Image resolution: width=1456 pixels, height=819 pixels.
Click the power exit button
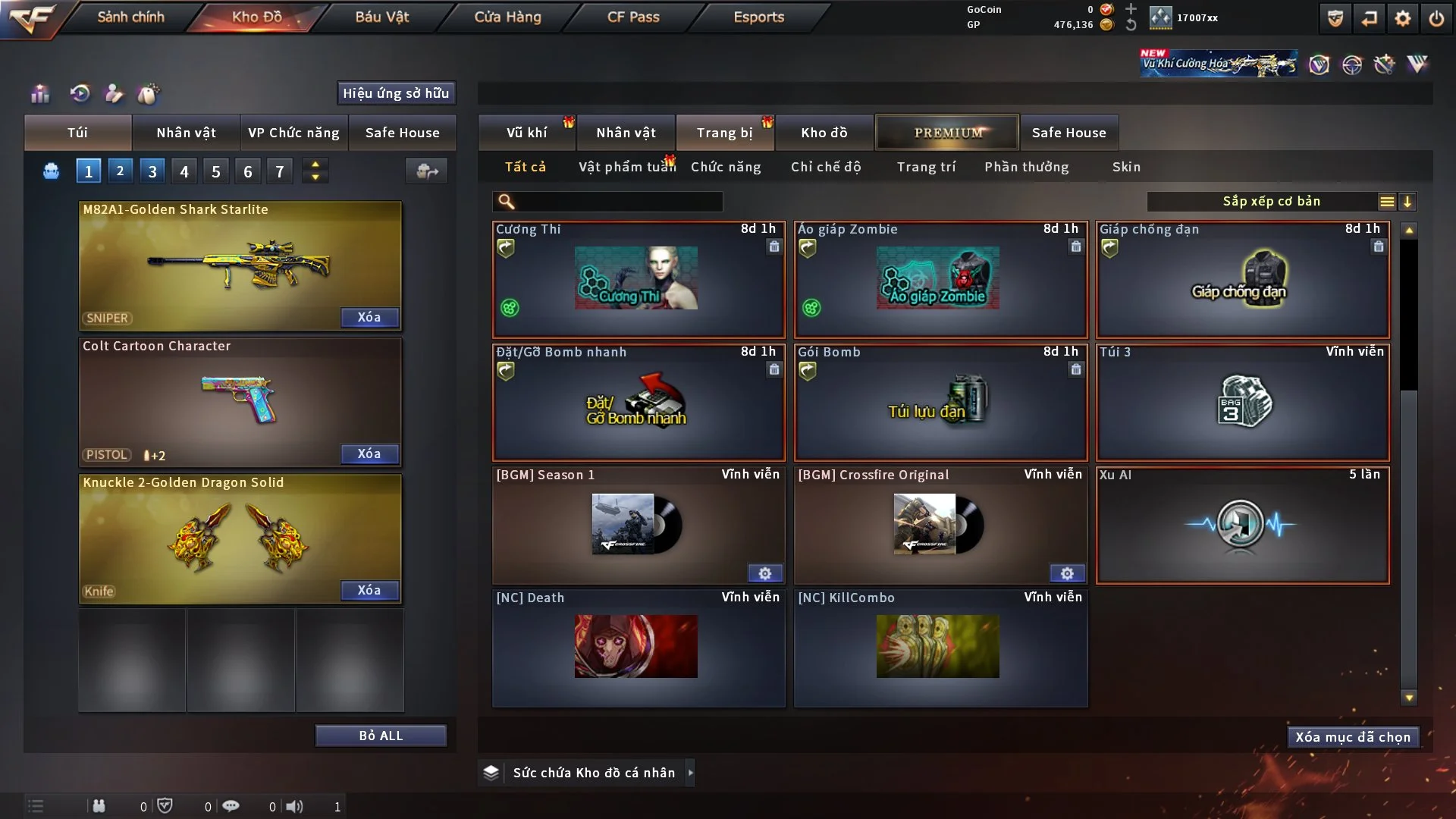[x=1436, y=18]
